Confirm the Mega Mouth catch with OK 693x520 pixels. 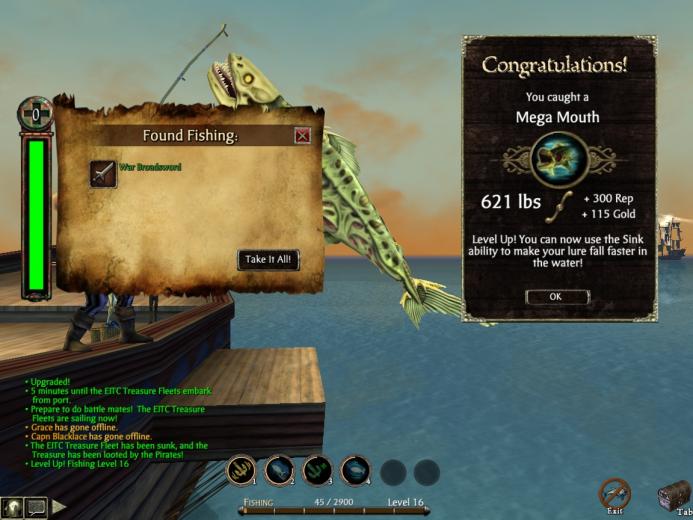tap(556, 297)
